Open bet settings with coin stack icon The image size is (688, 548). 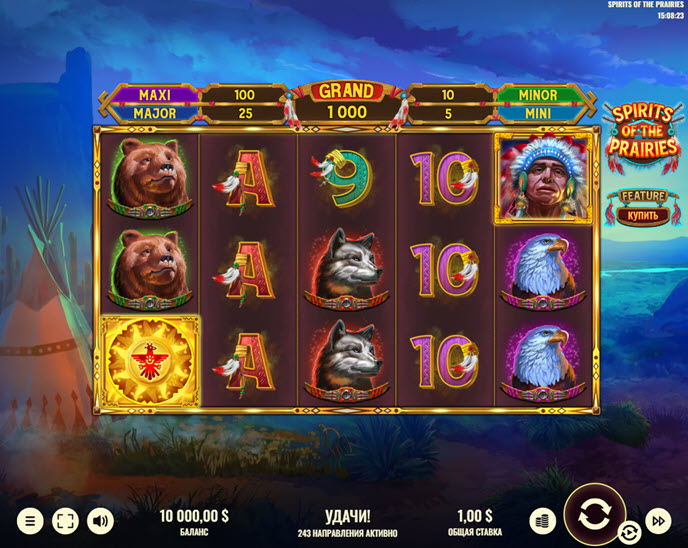[542, 520]
